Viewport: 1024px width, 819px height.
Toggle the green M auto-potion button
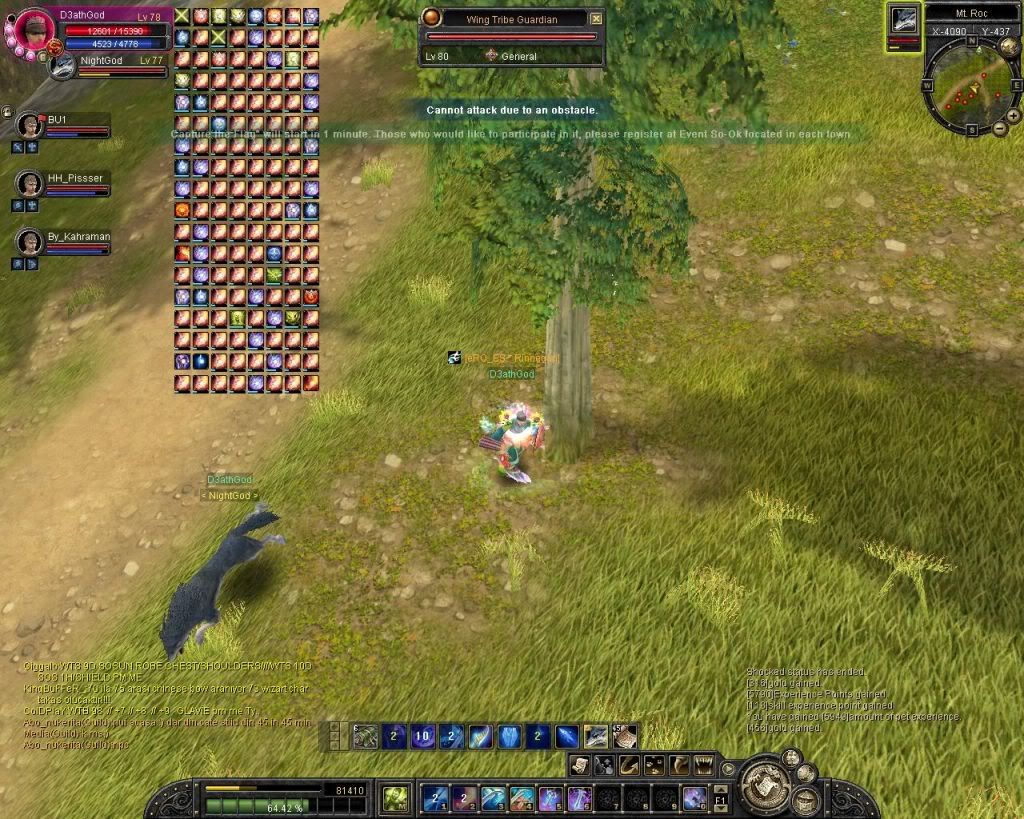coord(395,798)
